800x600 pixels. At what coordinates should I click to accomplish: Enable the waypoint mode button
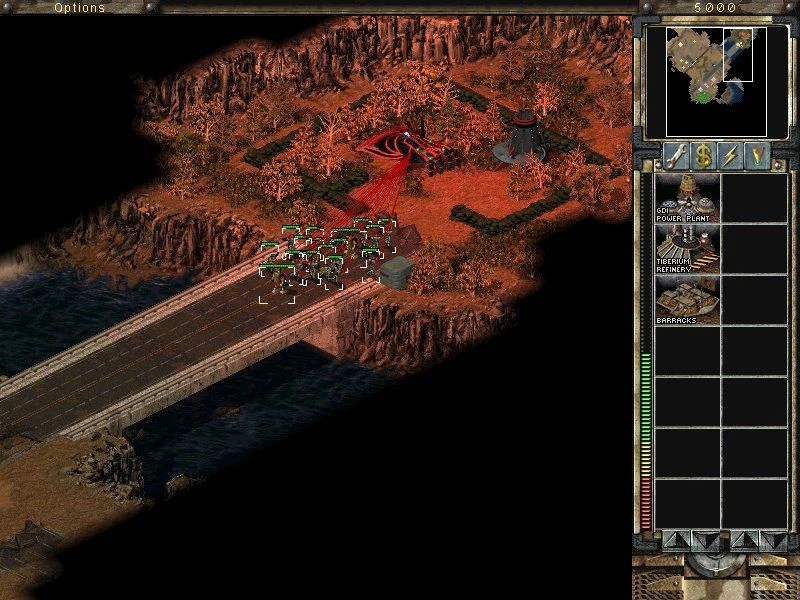757,156
